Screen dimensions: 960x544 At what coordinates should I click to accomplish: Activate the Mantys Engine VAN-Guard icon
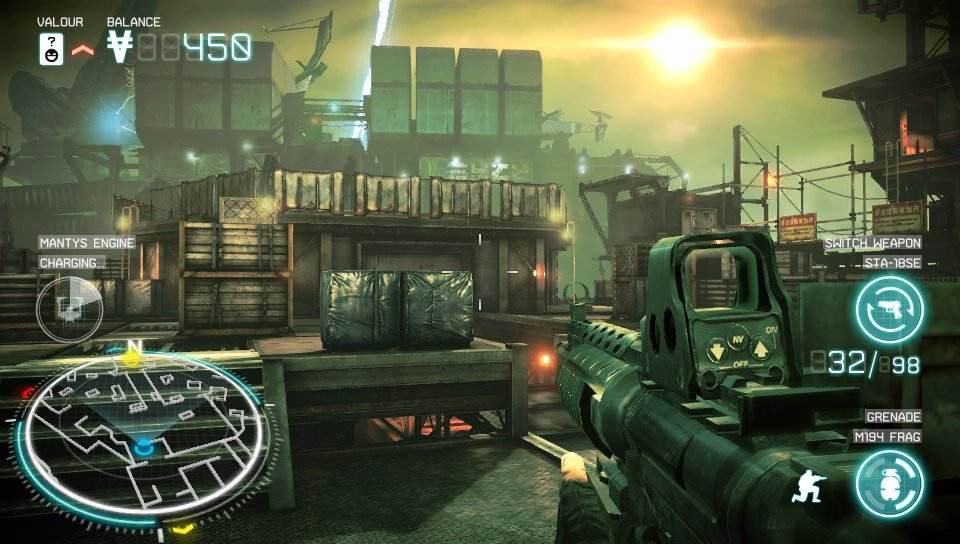coord(69,308)
